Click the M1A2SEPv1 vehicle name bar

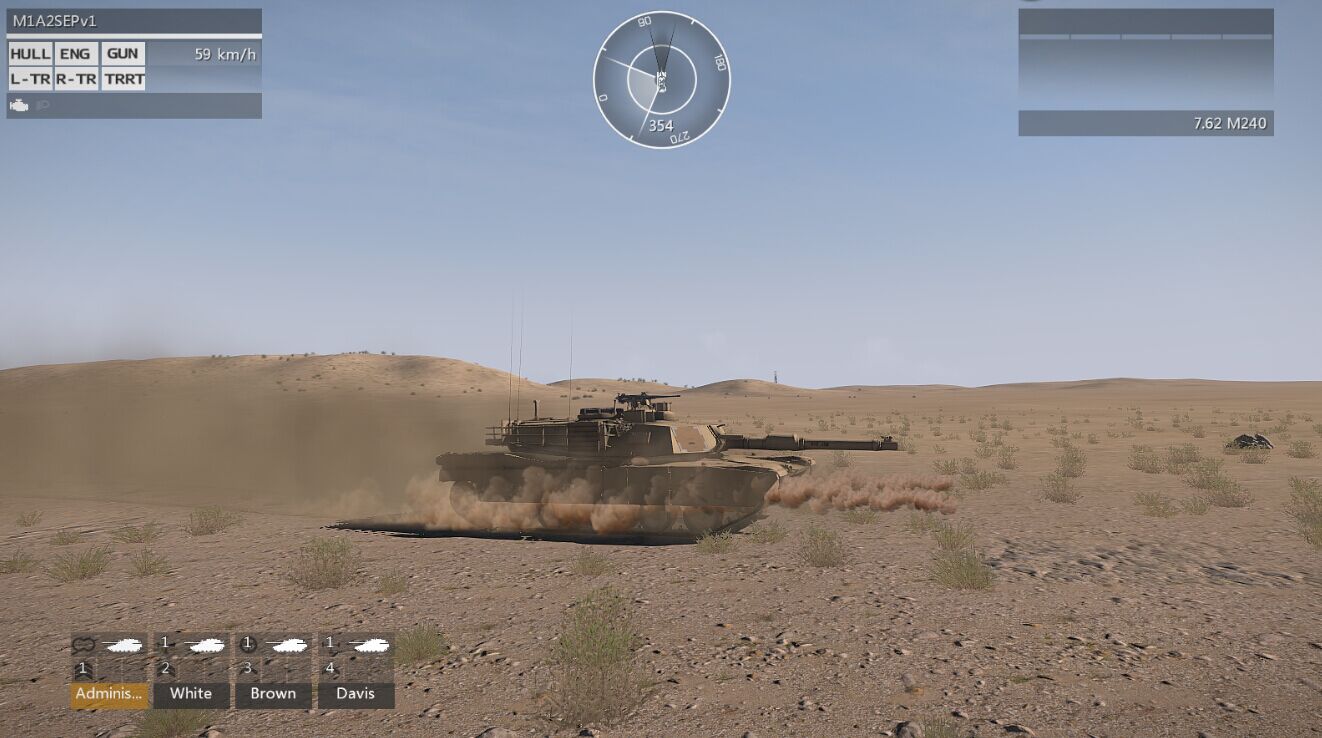pyautogui.click(x=134, y=21)
